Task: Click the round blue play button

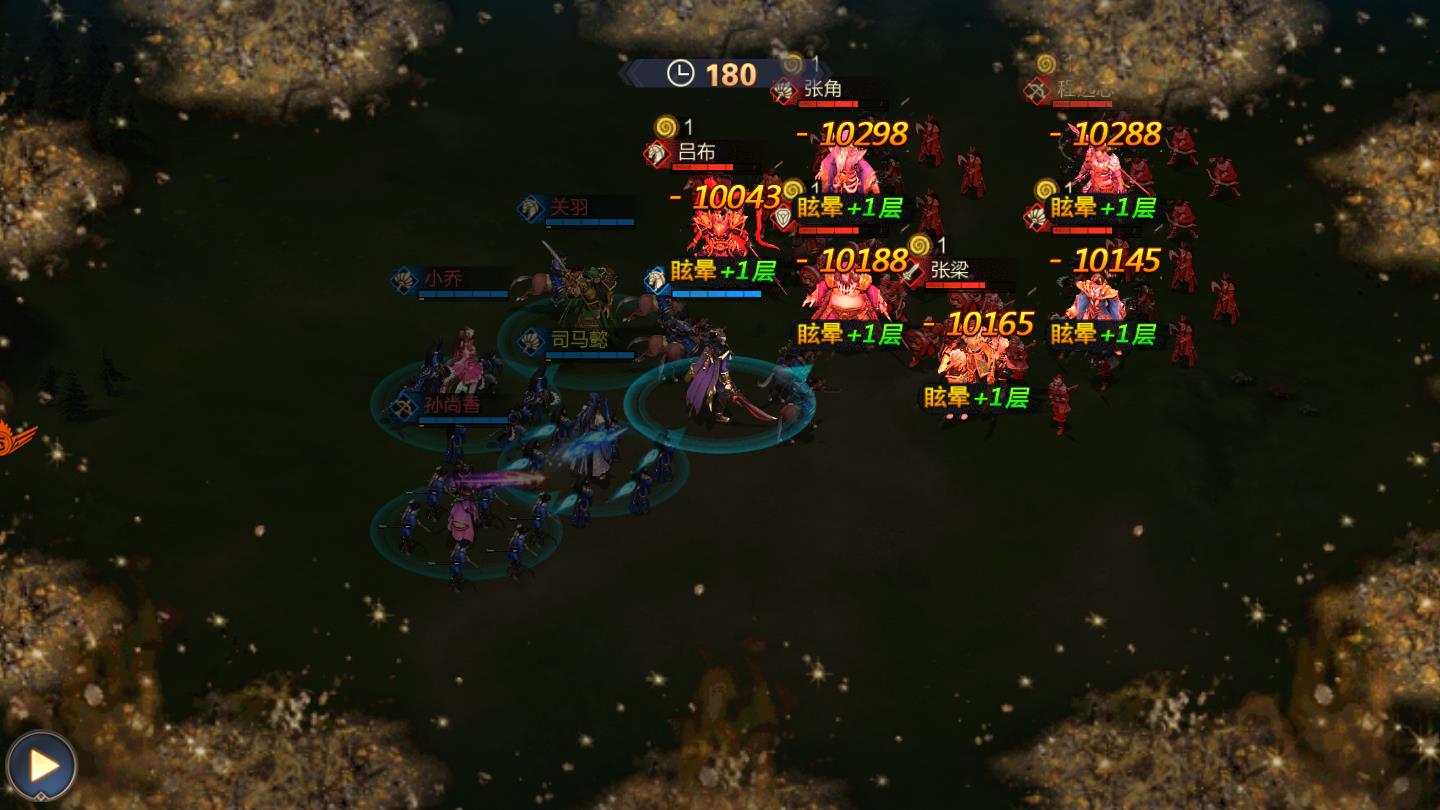Action: click(41, 766)
